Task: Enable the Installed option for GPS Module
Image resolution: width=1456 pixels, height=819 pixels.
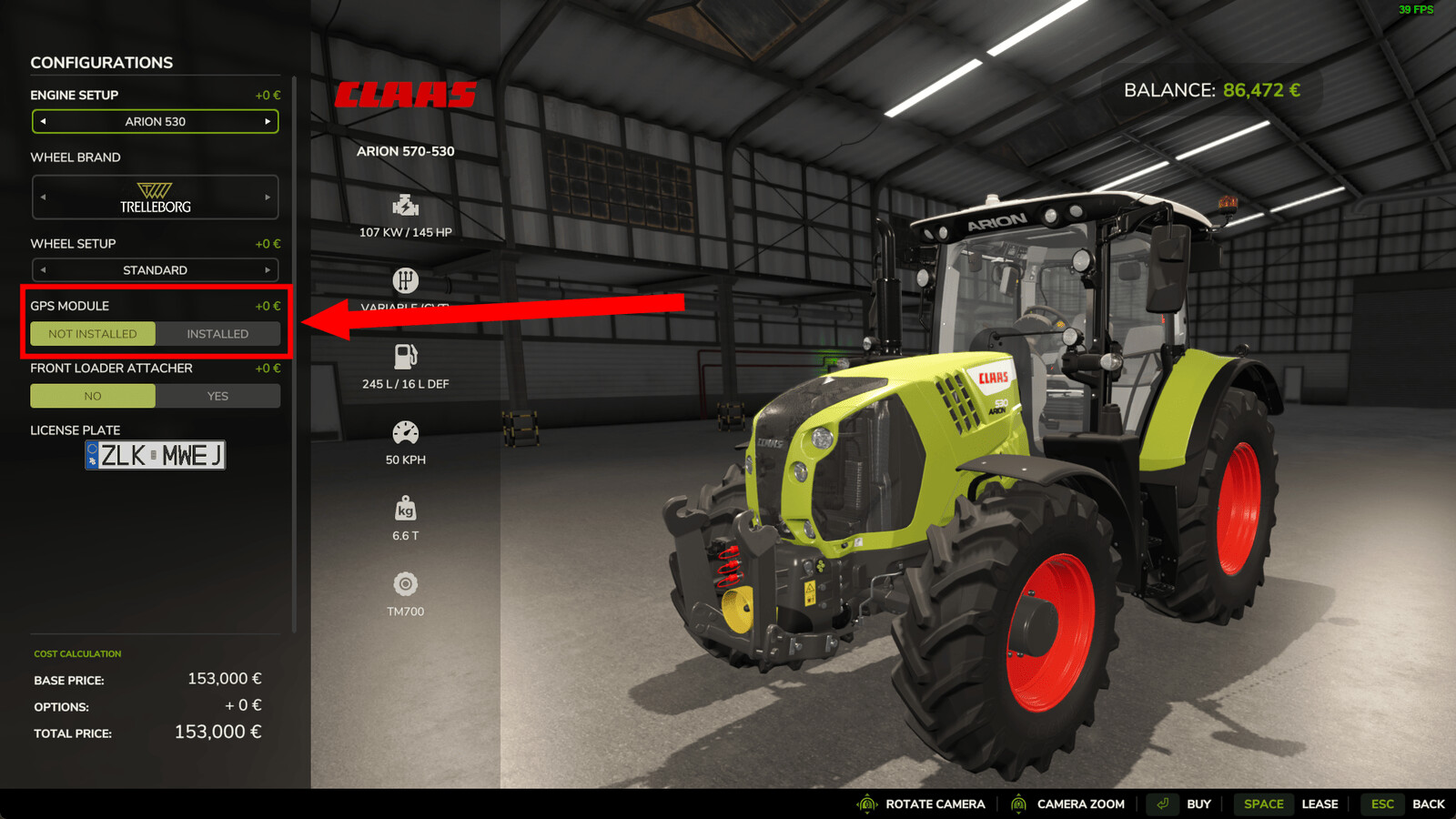Action: (218, 334)
